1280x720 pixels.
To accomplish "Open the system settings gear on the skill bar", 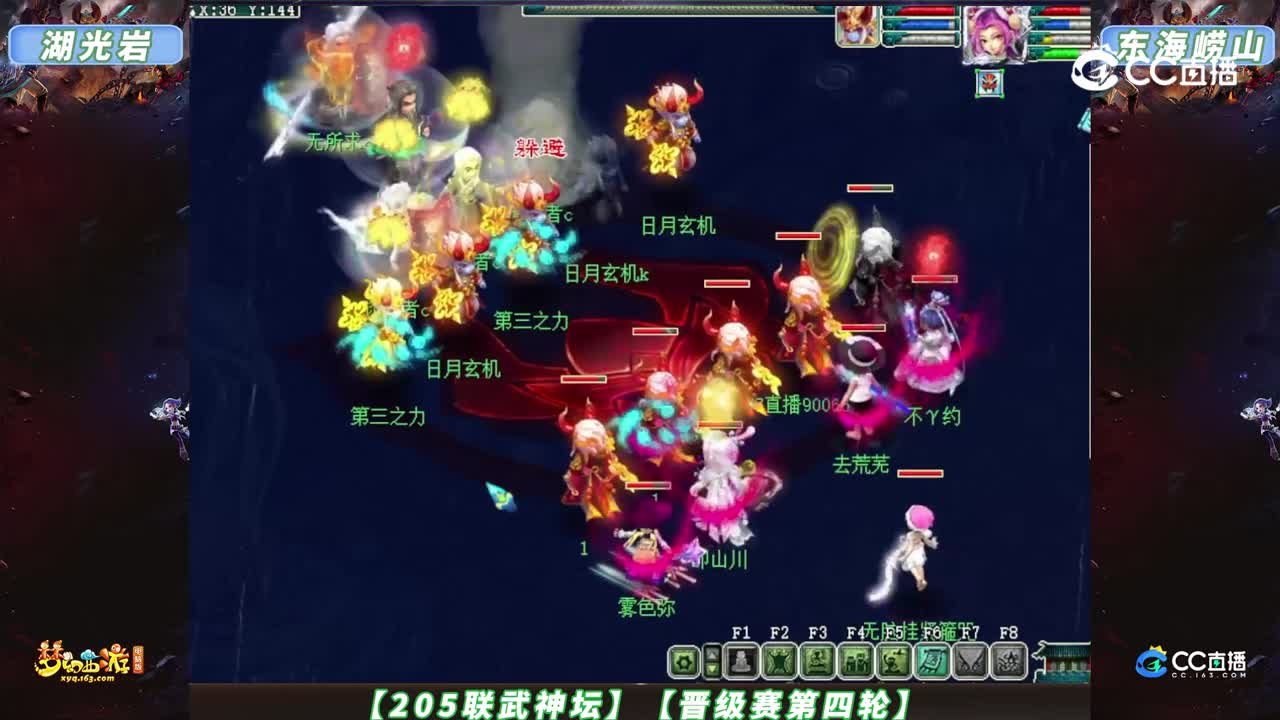I will tap(684, 663).
